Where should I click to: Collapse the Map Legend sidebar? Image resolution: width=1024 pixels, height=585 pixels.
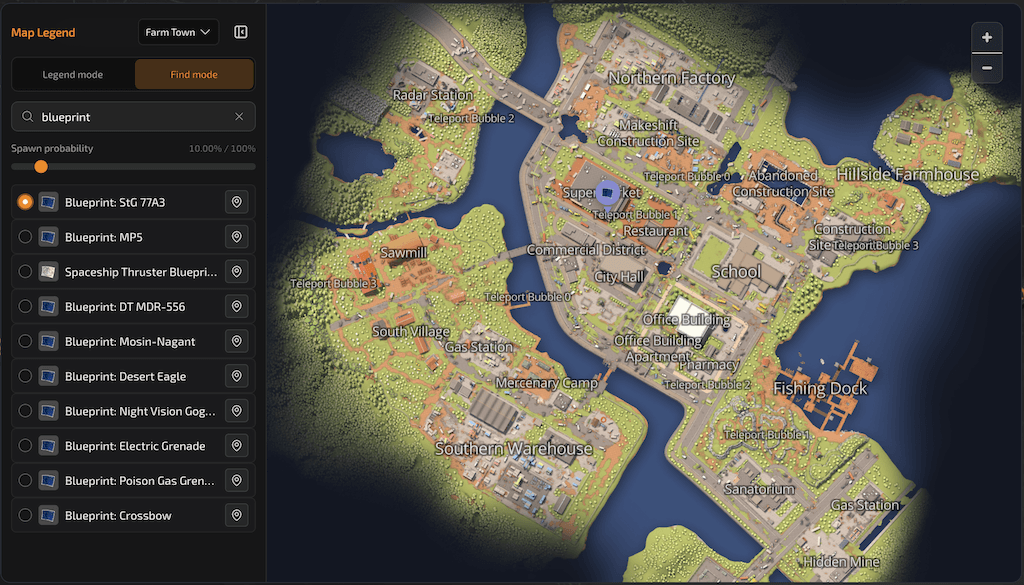[241, 32]
